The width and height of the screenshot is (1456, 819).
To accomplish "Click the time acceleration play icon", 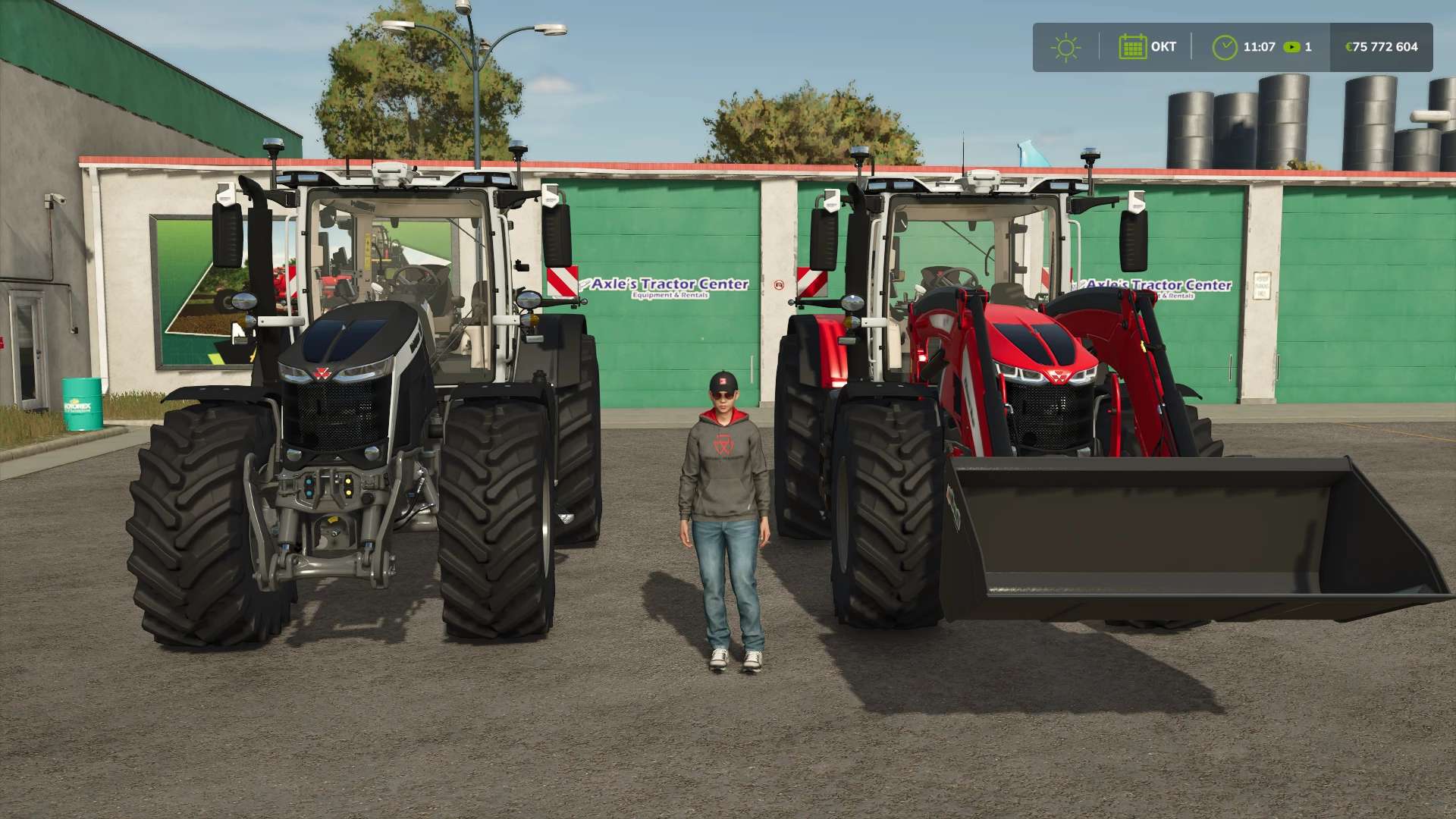I will (x=1291, y=47).
